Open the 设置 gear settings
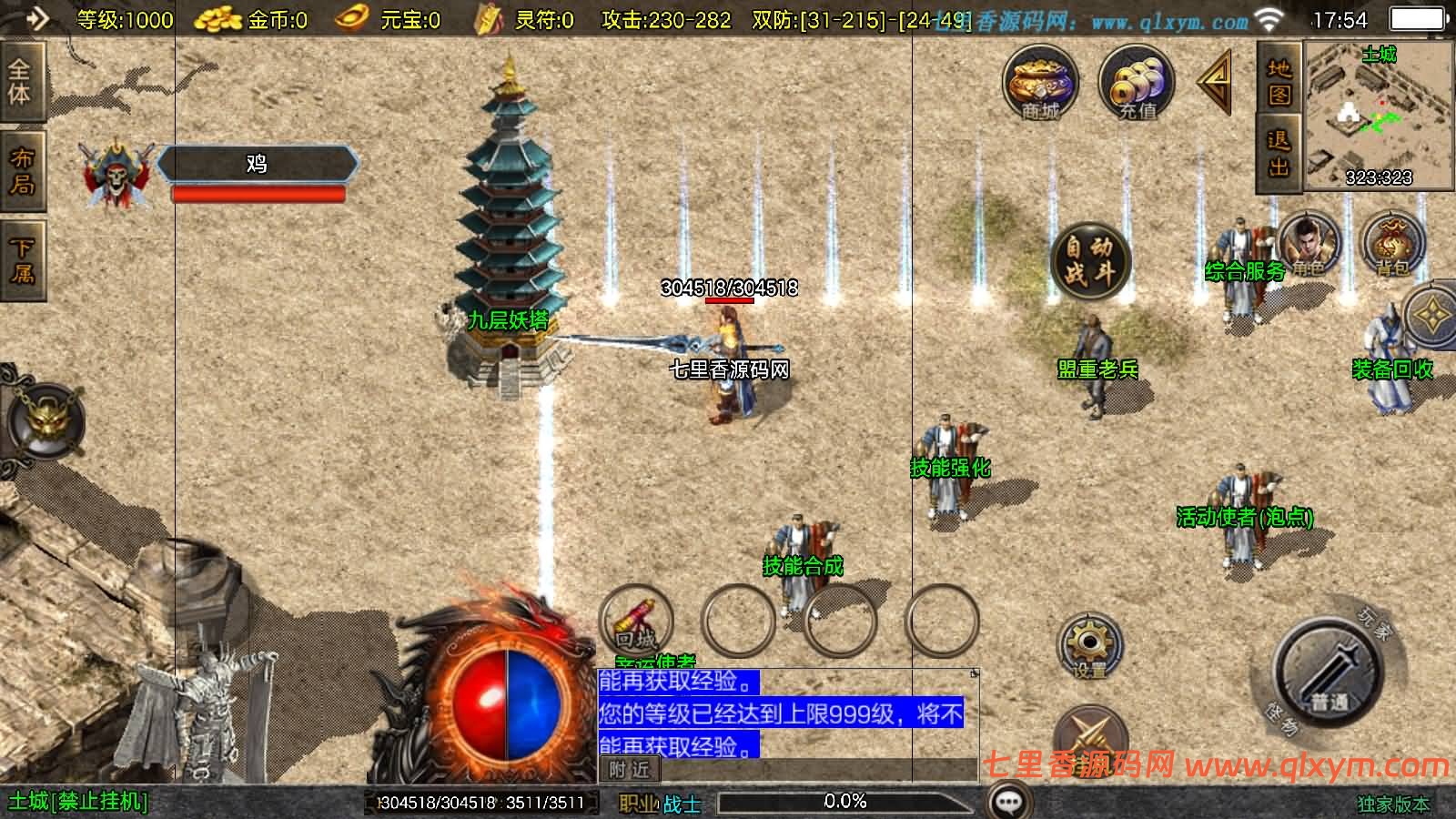The image size is (1456, 819). pos(1088,646)
